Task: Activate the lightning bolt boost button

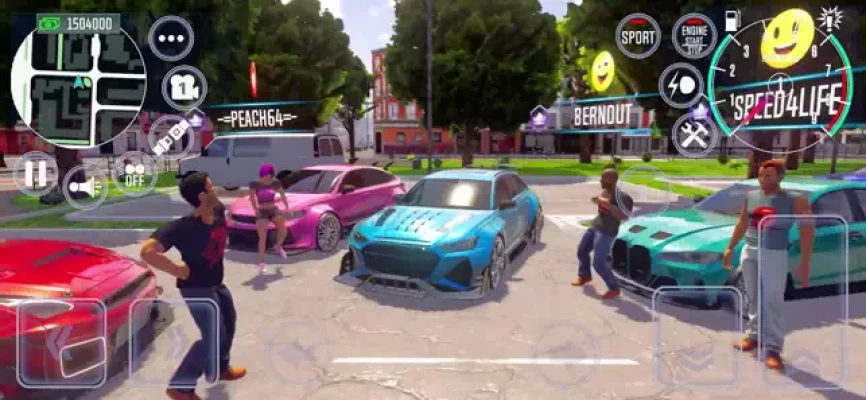Action: [x=681, y=85]
